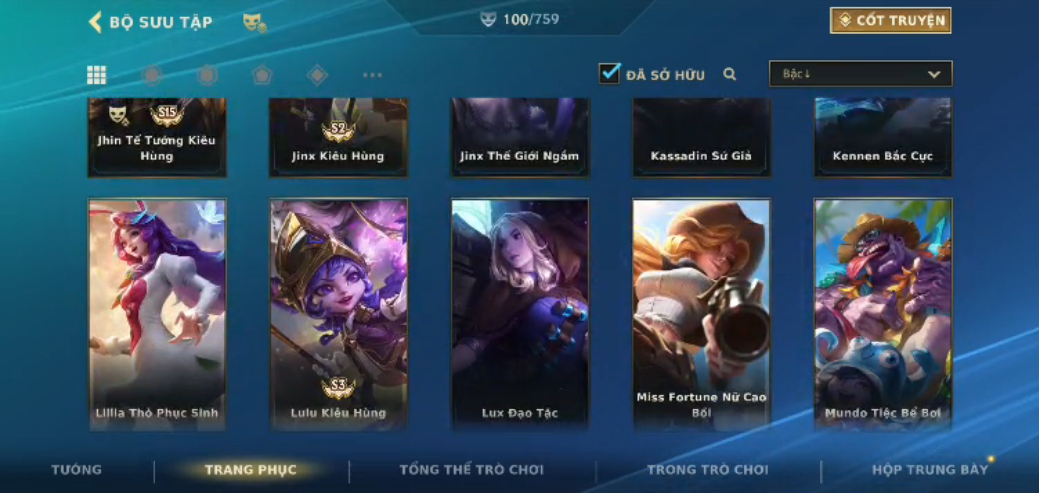Screen dimensions: 1039x493
Task: Switch to the Tổng Thể Trò Chơi tab
Action: coord(471,470)
